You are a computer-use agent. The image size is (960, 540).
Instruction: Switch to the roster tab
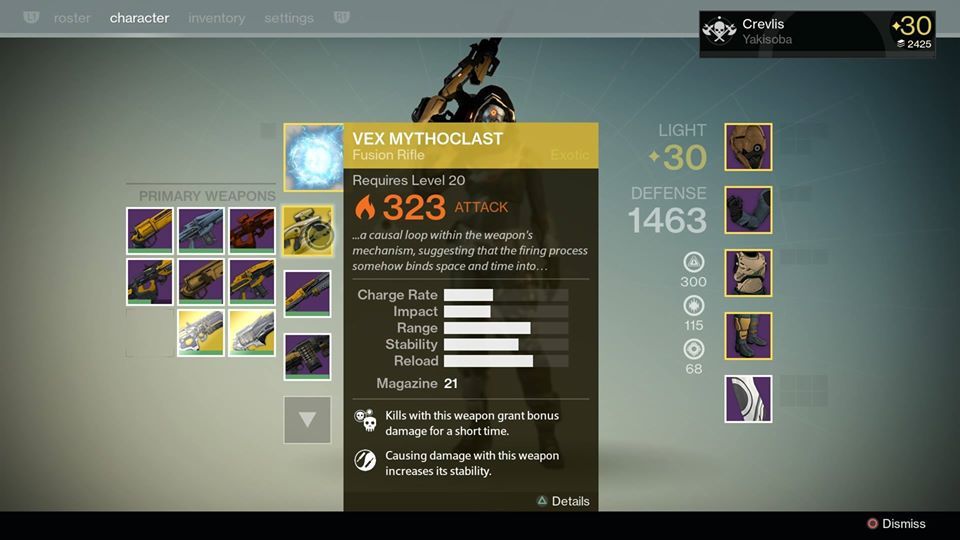click(72, 18)
